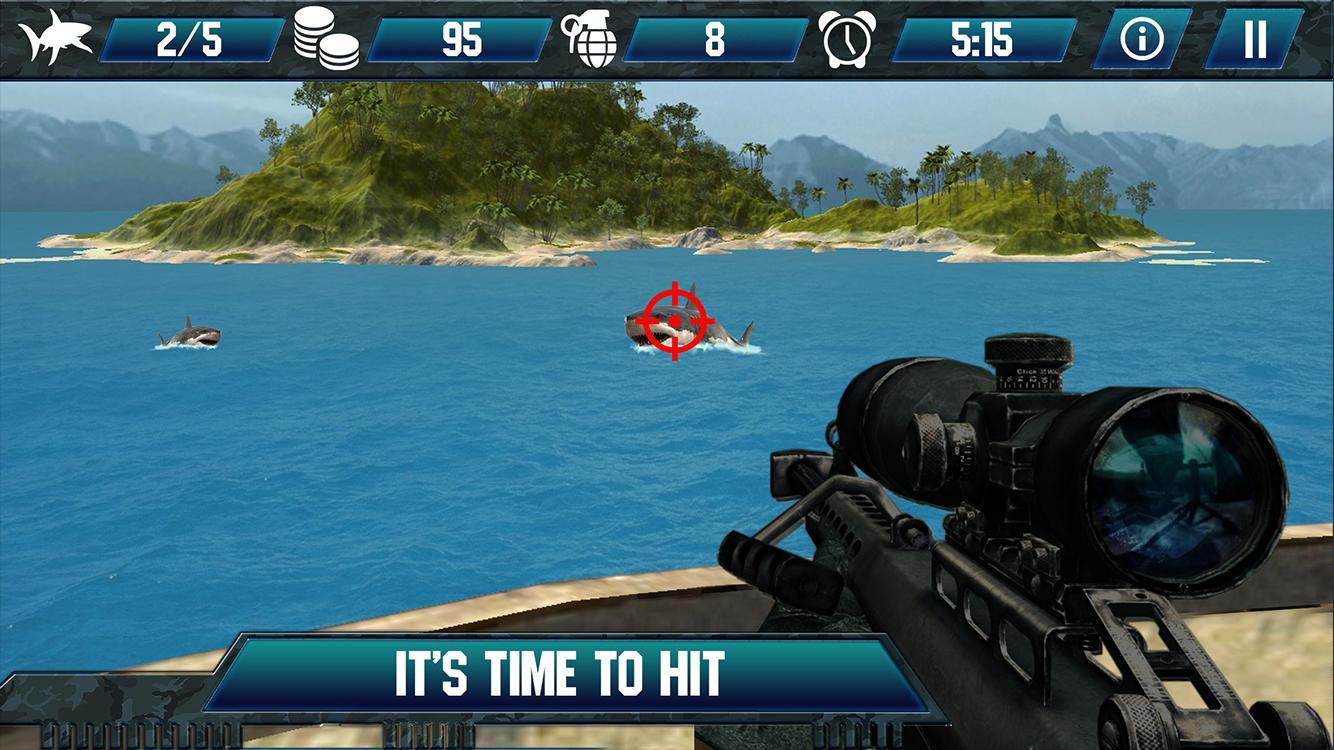
Task: Click the smaller shark on the left
Action: click(190, 336)
